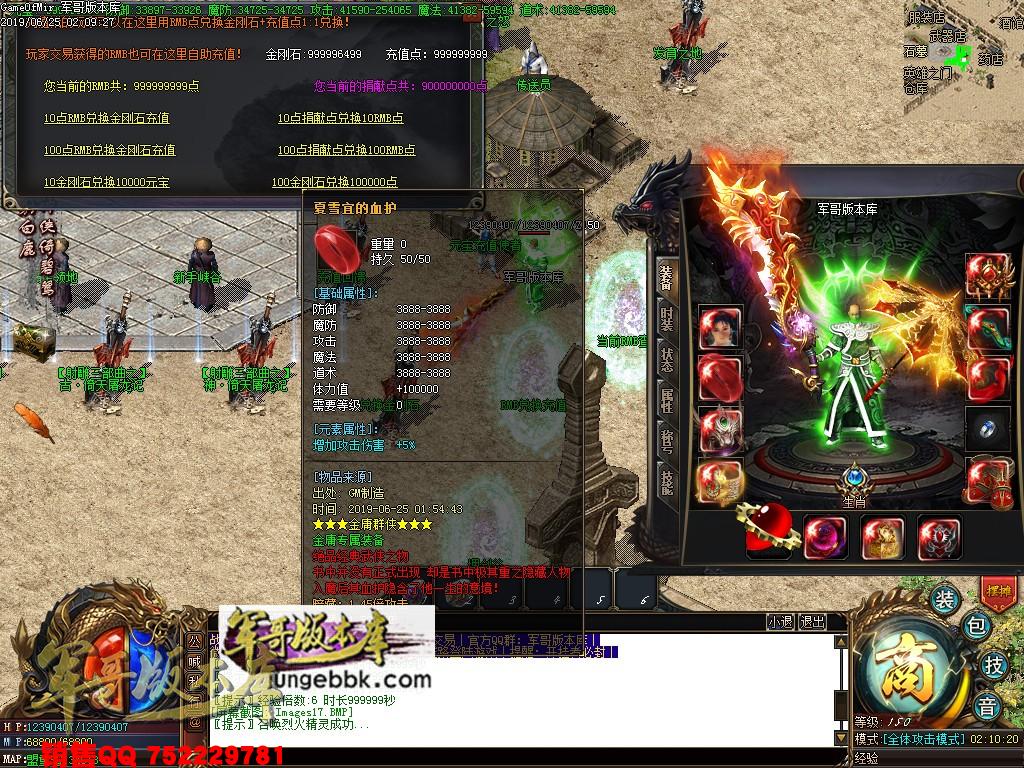Open the 技 skills round button
1024x768 pixels.
(x=993, y=665)
